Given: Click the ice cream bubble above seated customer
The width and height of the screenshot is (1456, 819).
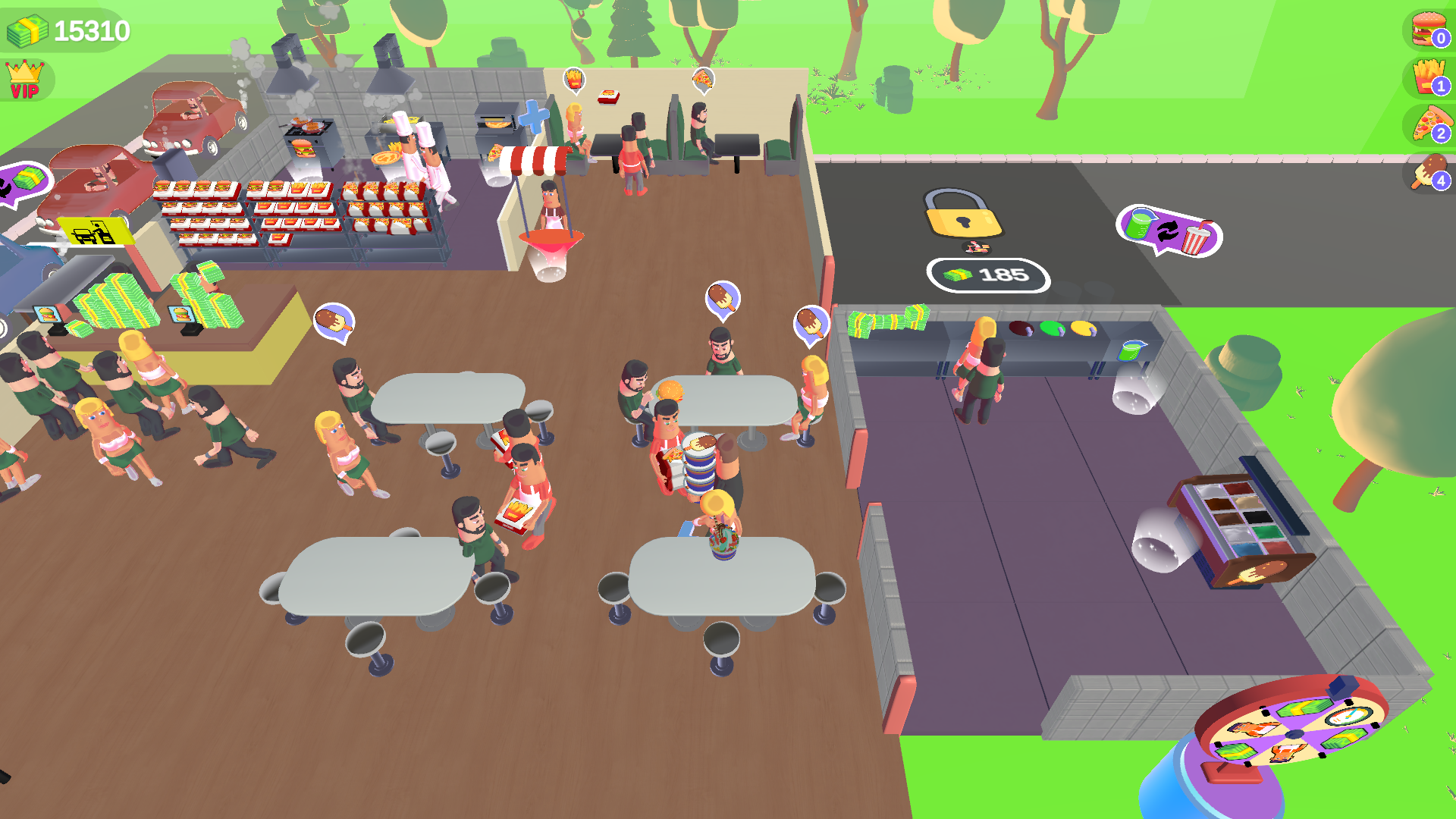Looking at the screenshot, I should (x=722, y=297).
